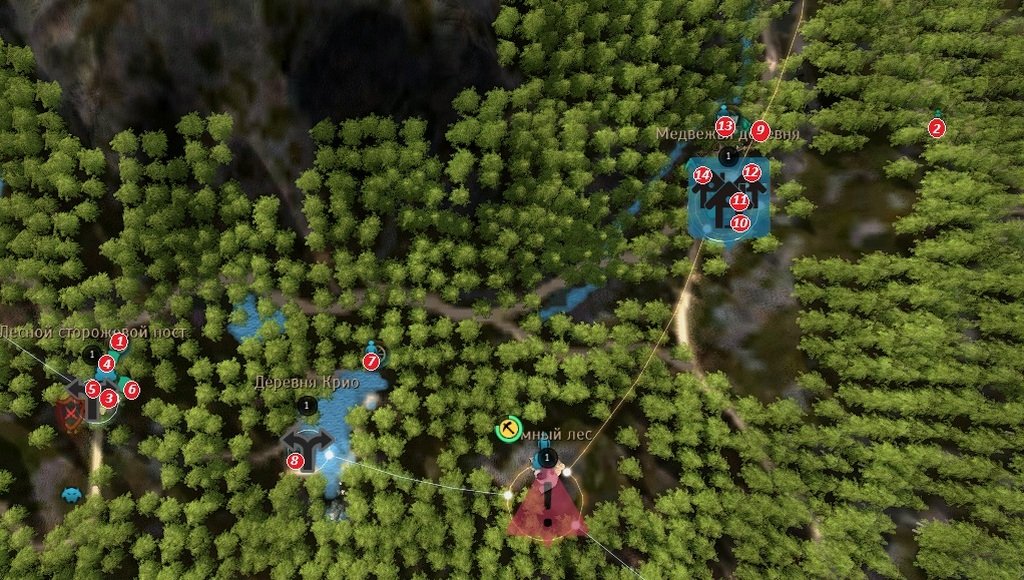Select red marker number 13
The height and width of the screenshot is (580, 1024).
click(724, 125)
